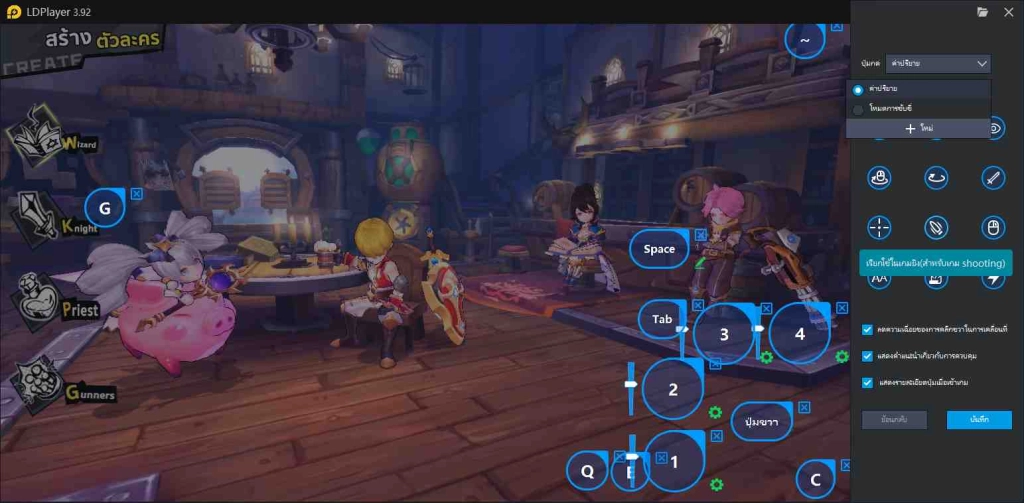1024x503 pixels.
Task: Save the key mapping with the blue button
Action: [979, 420]
